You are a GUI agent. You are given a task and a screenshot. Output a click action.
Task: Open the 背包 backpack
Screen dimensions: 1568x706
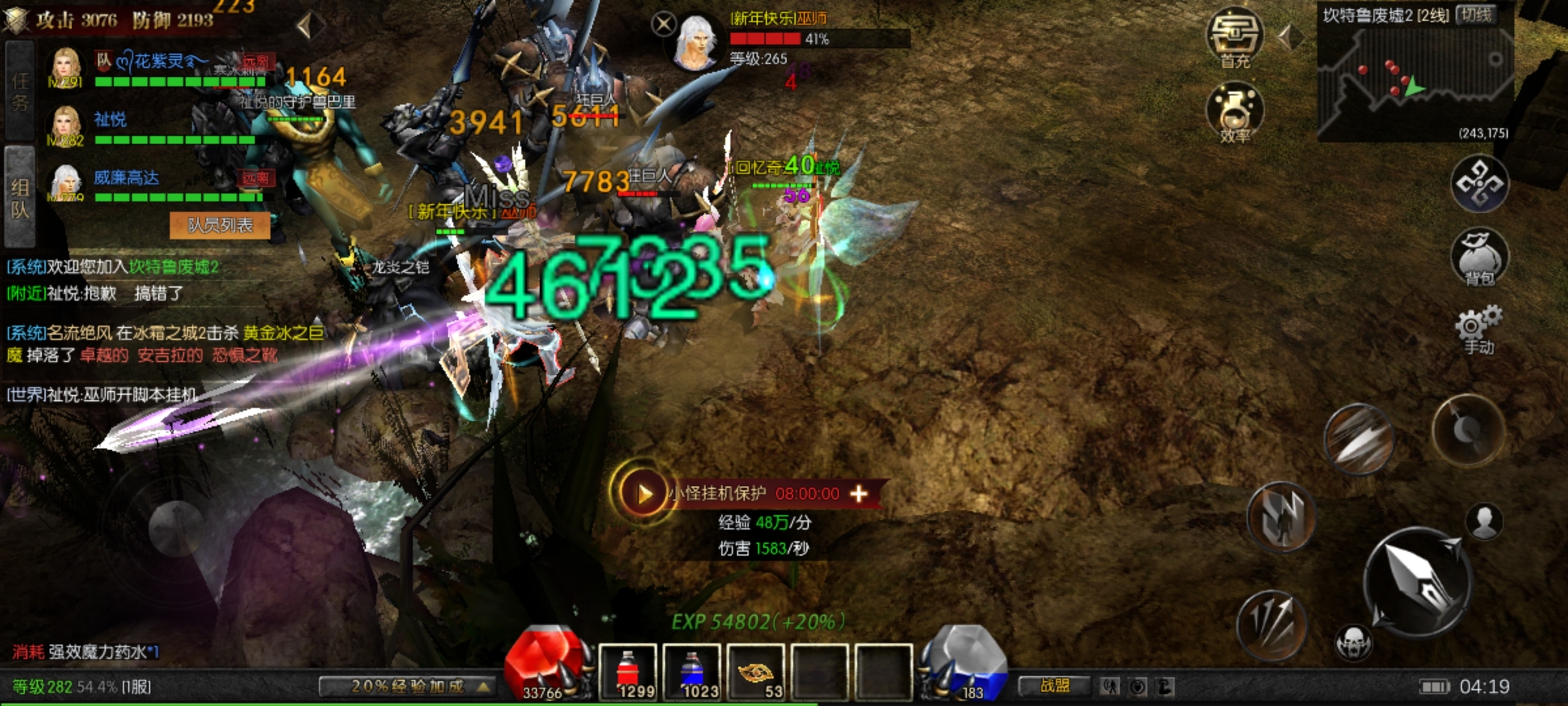(1479, 256)
